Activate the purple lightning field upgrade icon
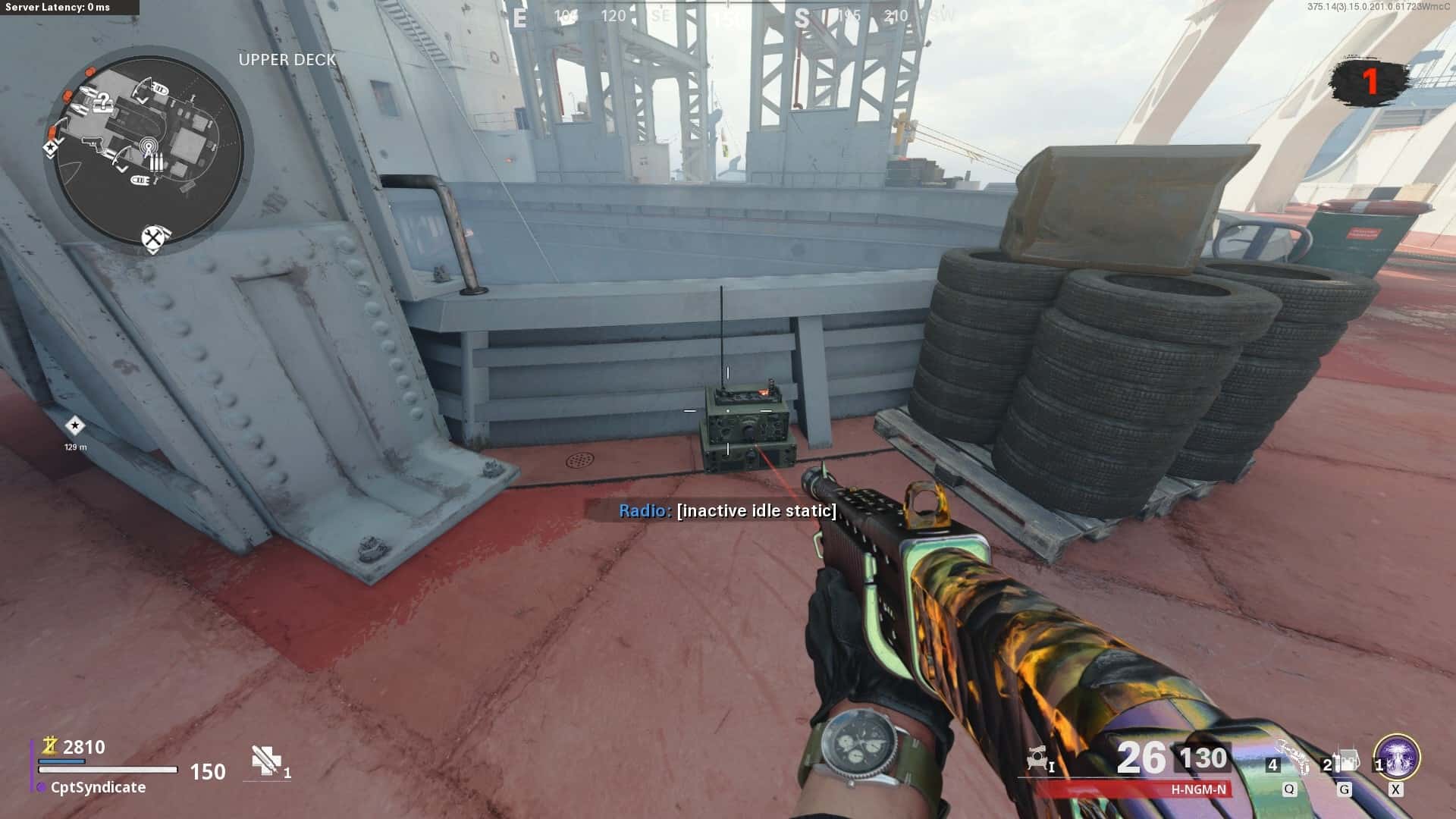The image size is (1456, 819). (1396, 758)
